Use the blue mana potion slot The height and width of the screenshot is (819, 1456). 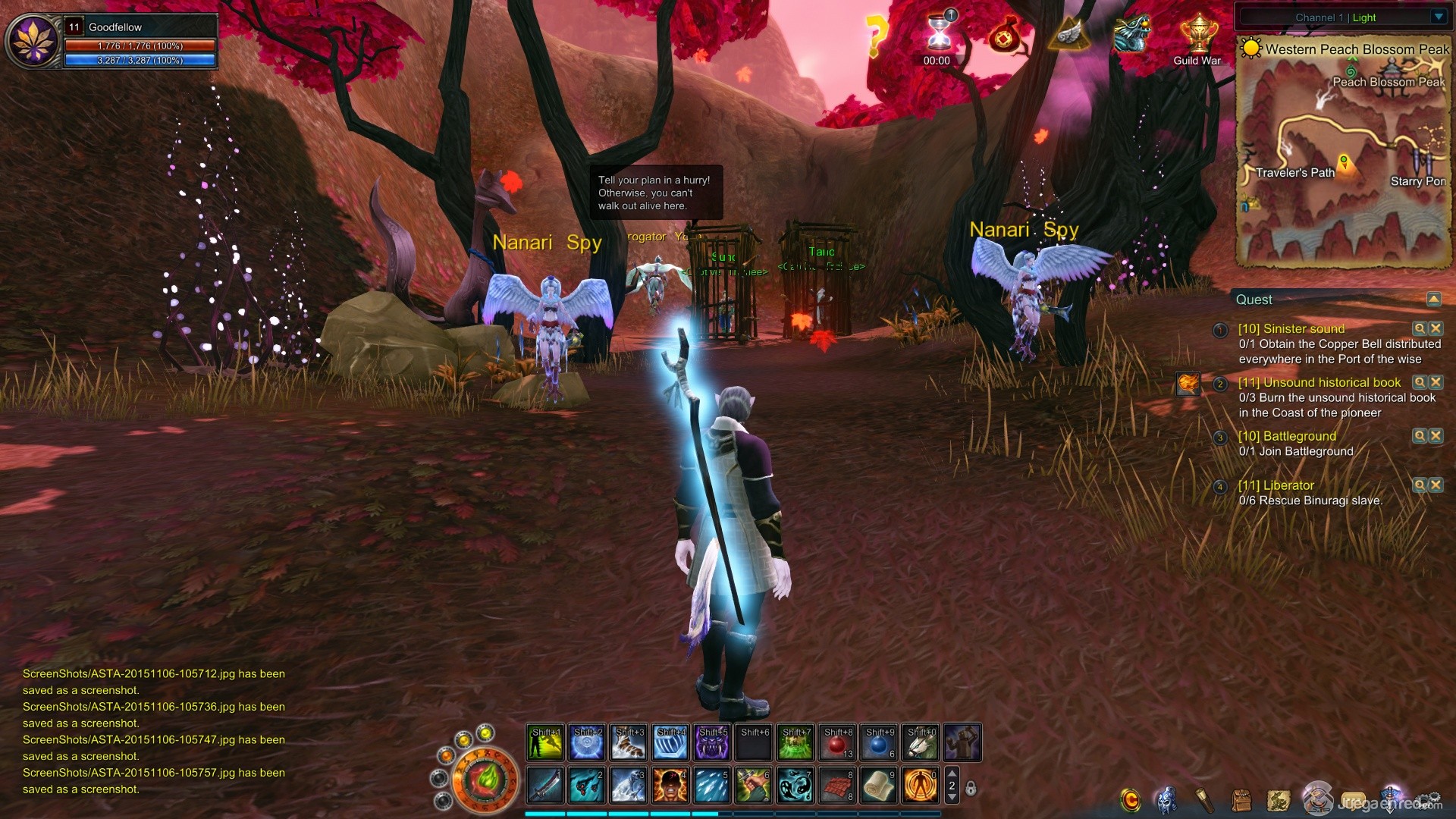(879, 743)
